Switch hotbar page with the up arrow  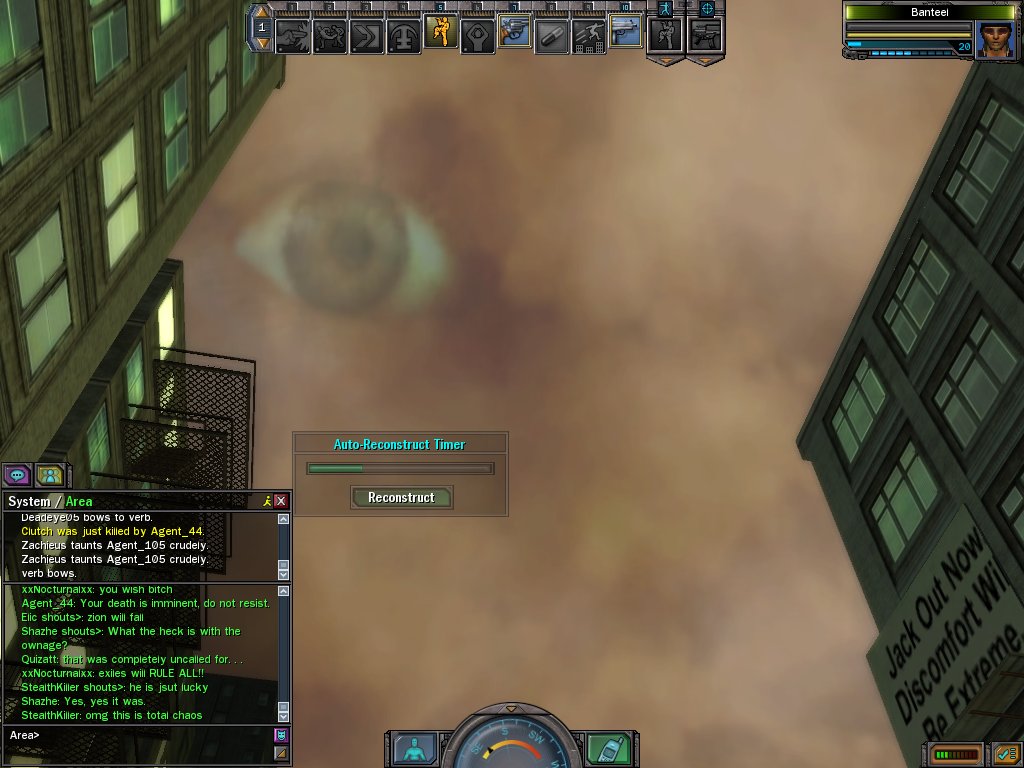pyautogui.click(x=262, y=13)
